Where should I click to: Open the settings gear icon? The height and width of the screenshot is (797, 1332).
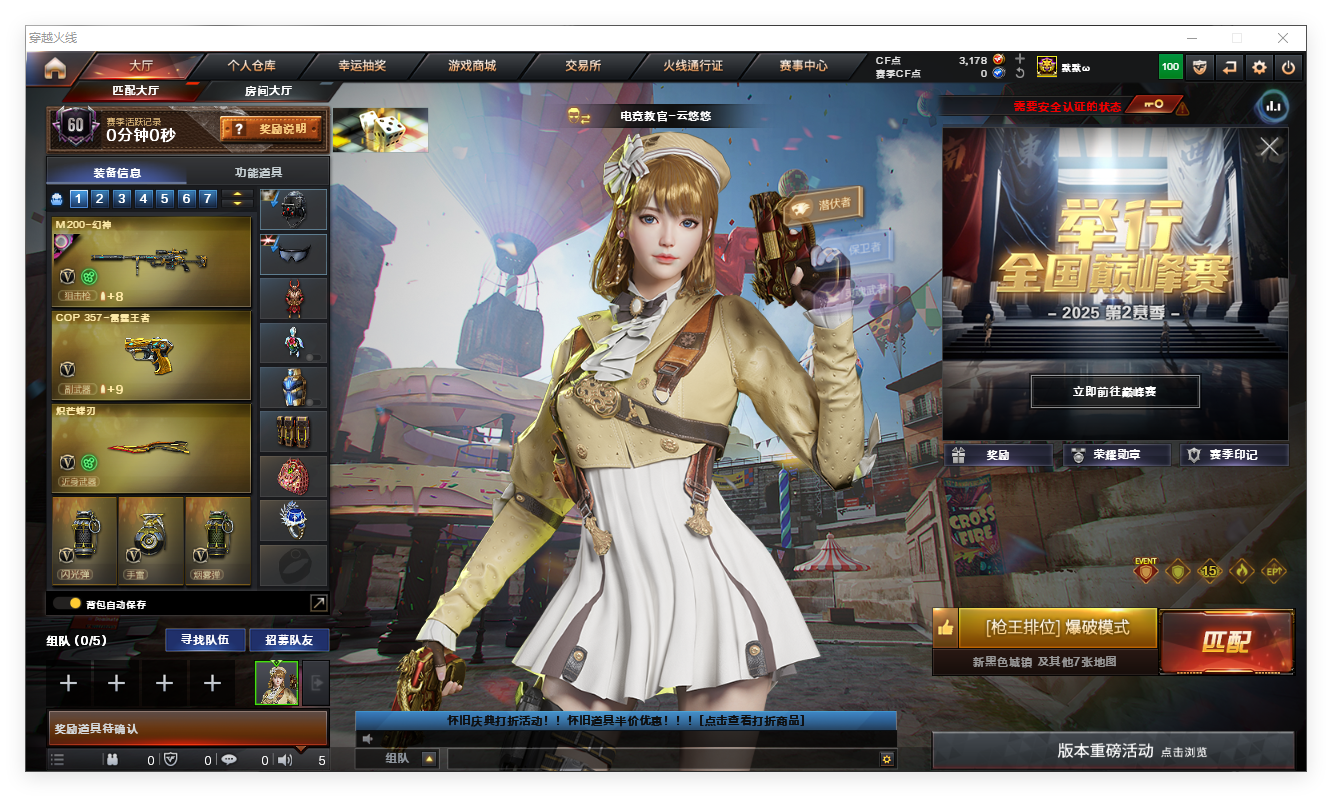(x=1259, y=68)
